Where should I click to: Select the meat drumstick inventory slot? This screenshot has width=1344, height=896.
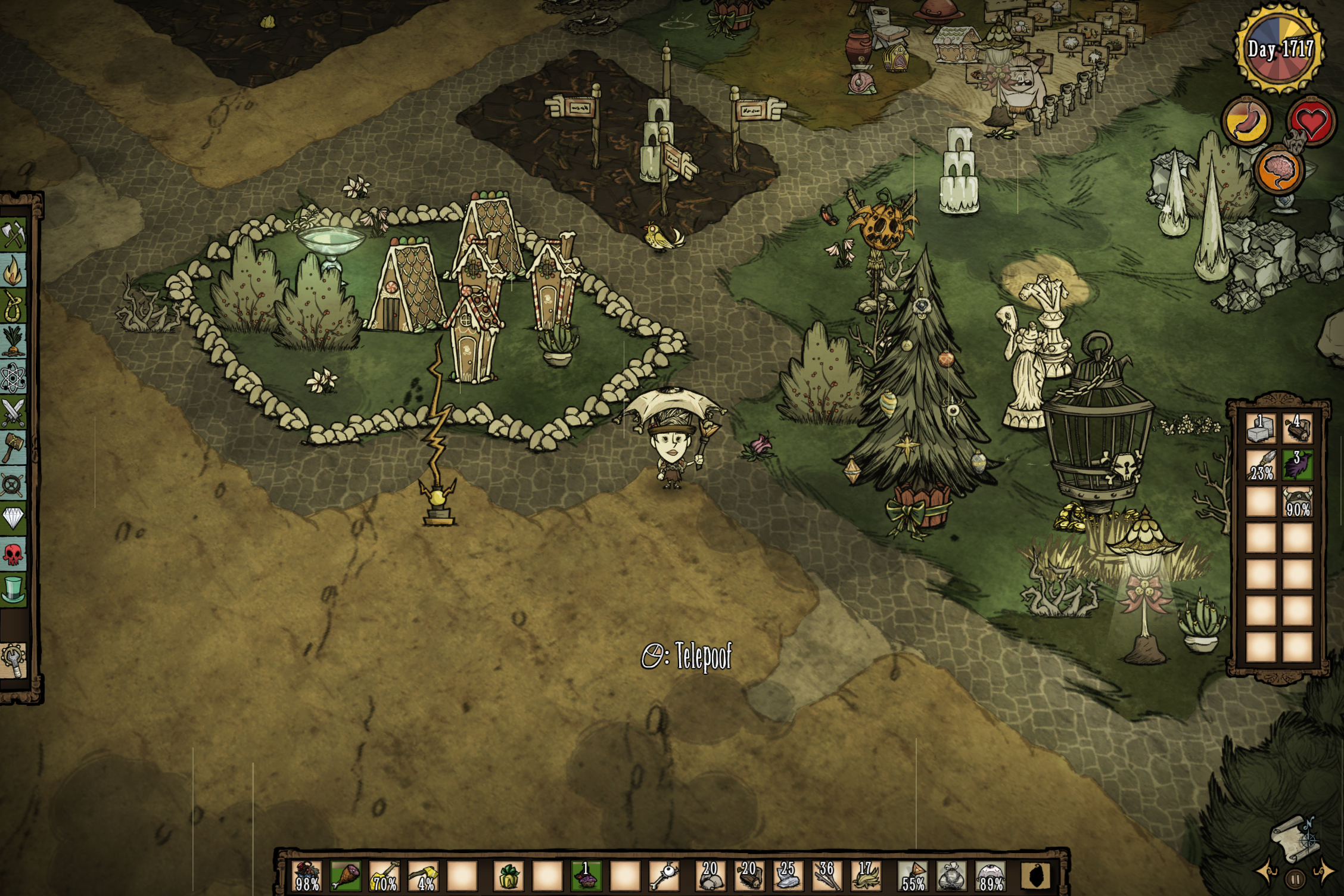[346, 876]
